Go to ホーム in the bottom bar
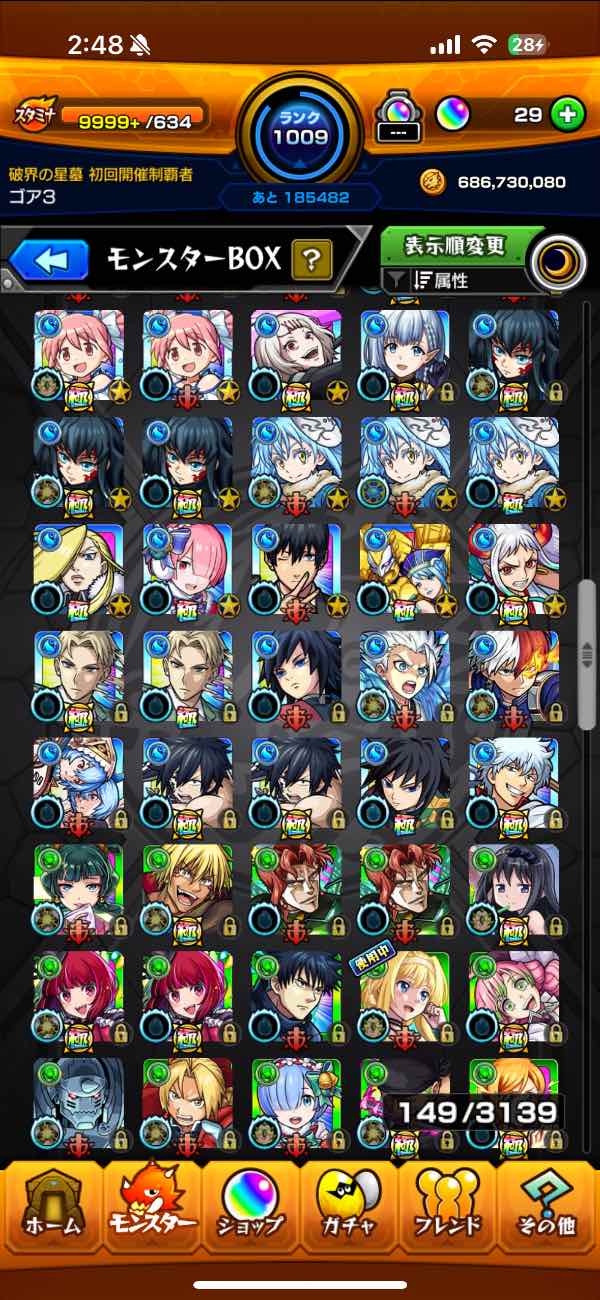The height and width of the screenshot is (1300, 600). tap(51, 1210)
